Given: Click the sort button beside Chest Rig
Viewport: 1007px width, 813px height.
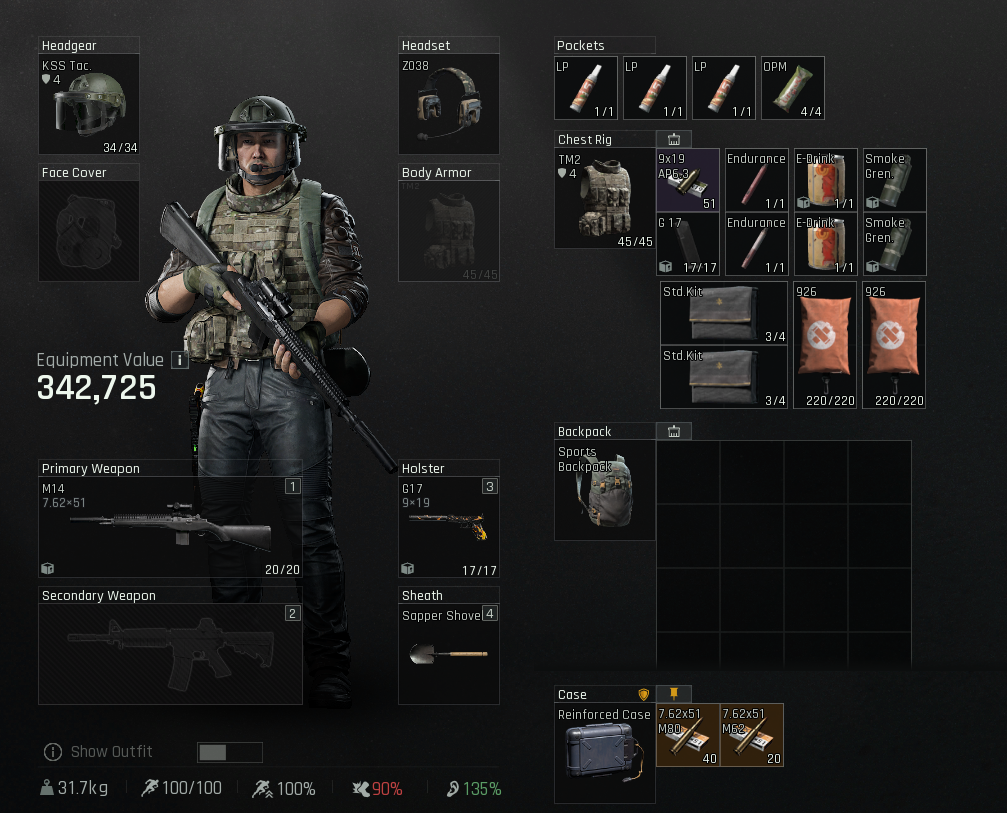Looking at the screenshot, I should coord(674,139).
